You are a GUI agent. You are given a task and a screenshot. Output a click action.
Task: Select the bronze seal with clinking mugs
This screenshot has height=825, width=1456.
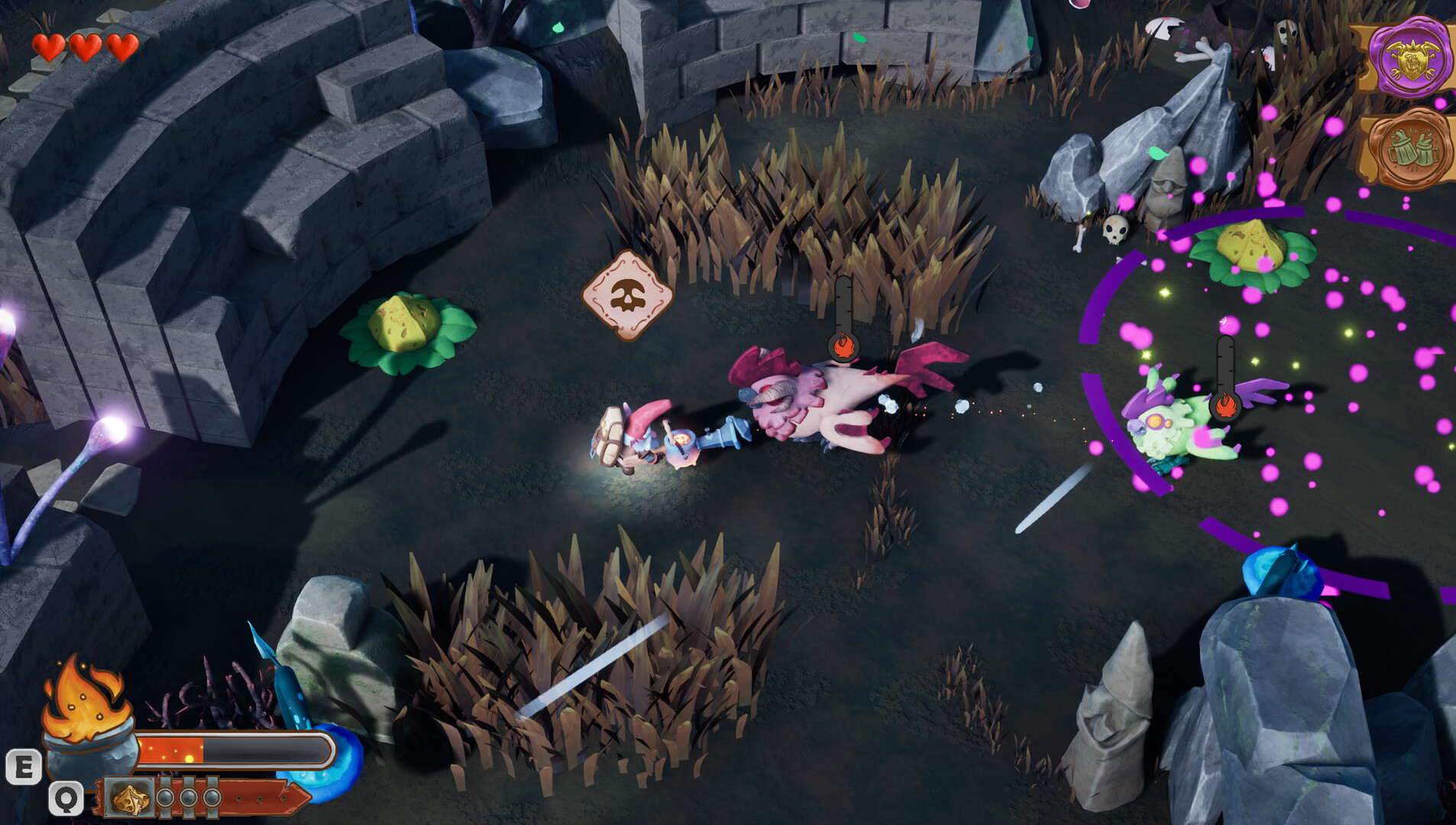(1412, 150)
